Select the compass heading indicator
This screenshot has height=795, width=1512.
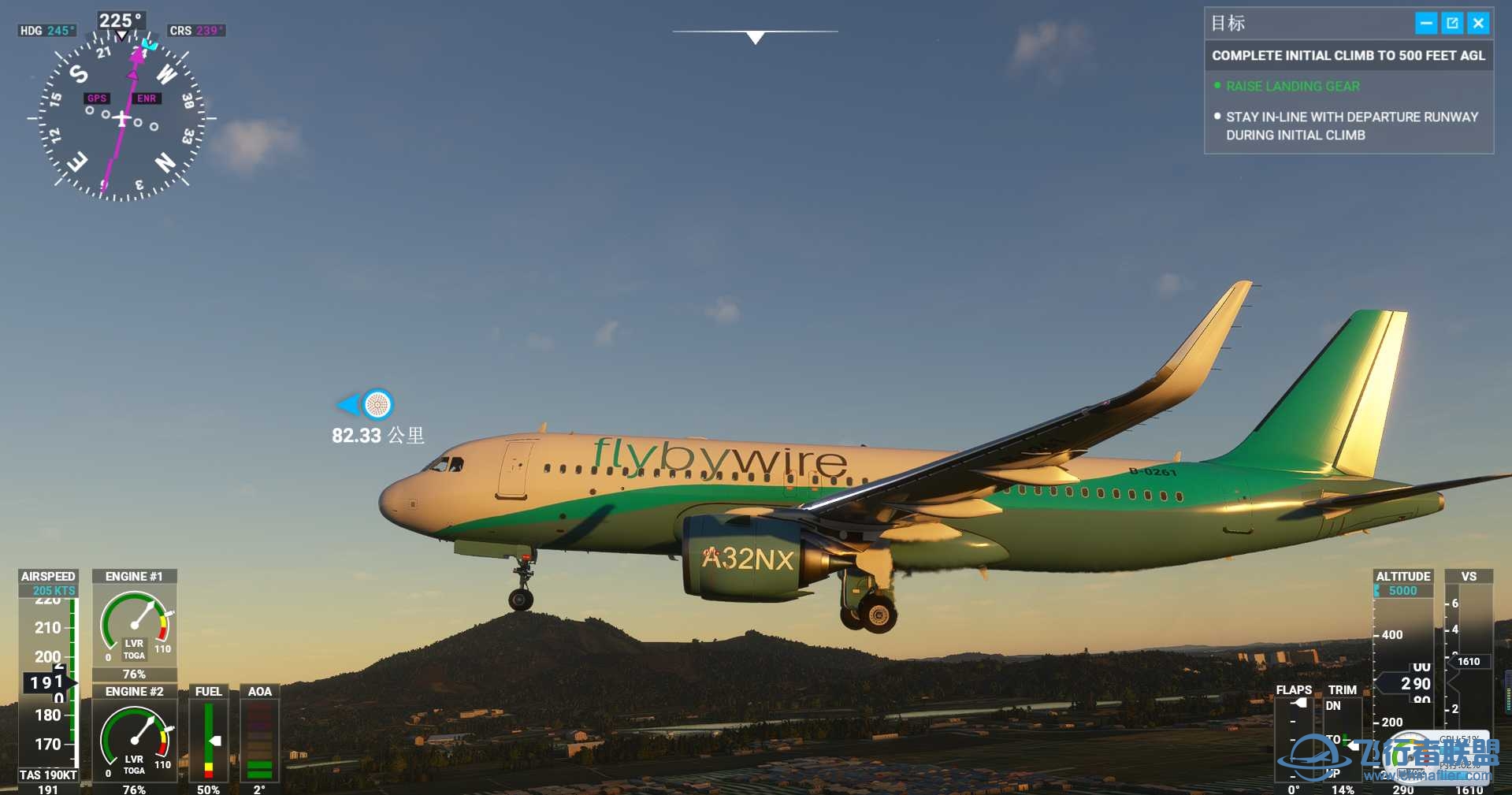tap(120, 21)
